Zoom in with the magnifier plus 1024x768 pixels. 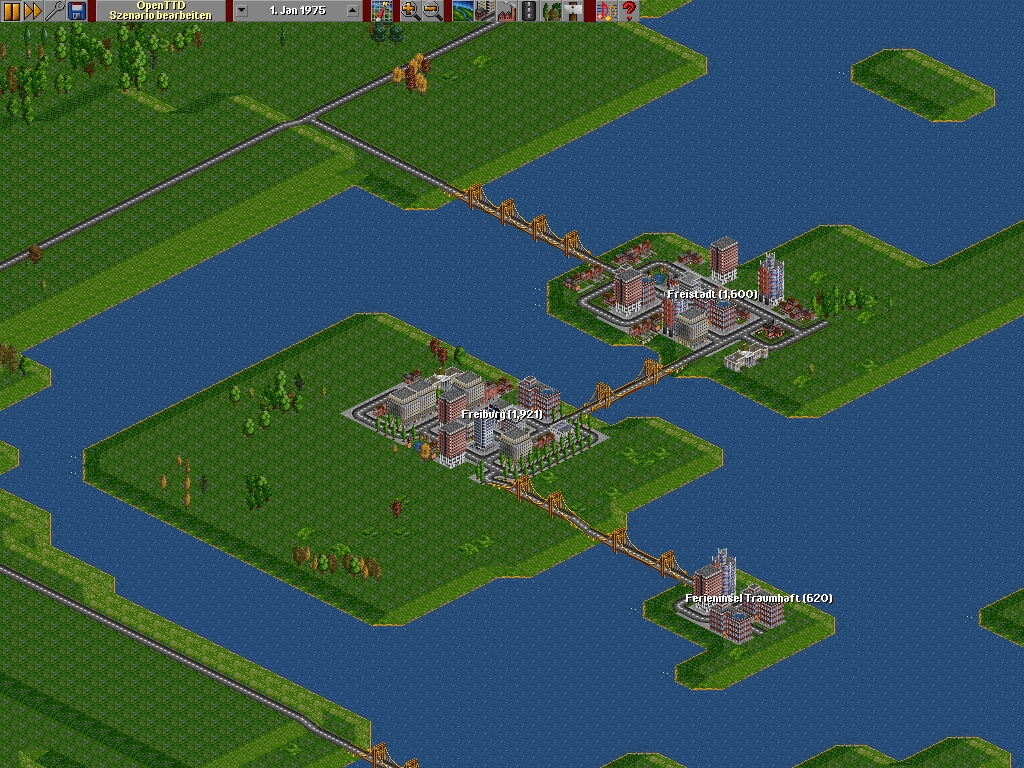(410, 11)
